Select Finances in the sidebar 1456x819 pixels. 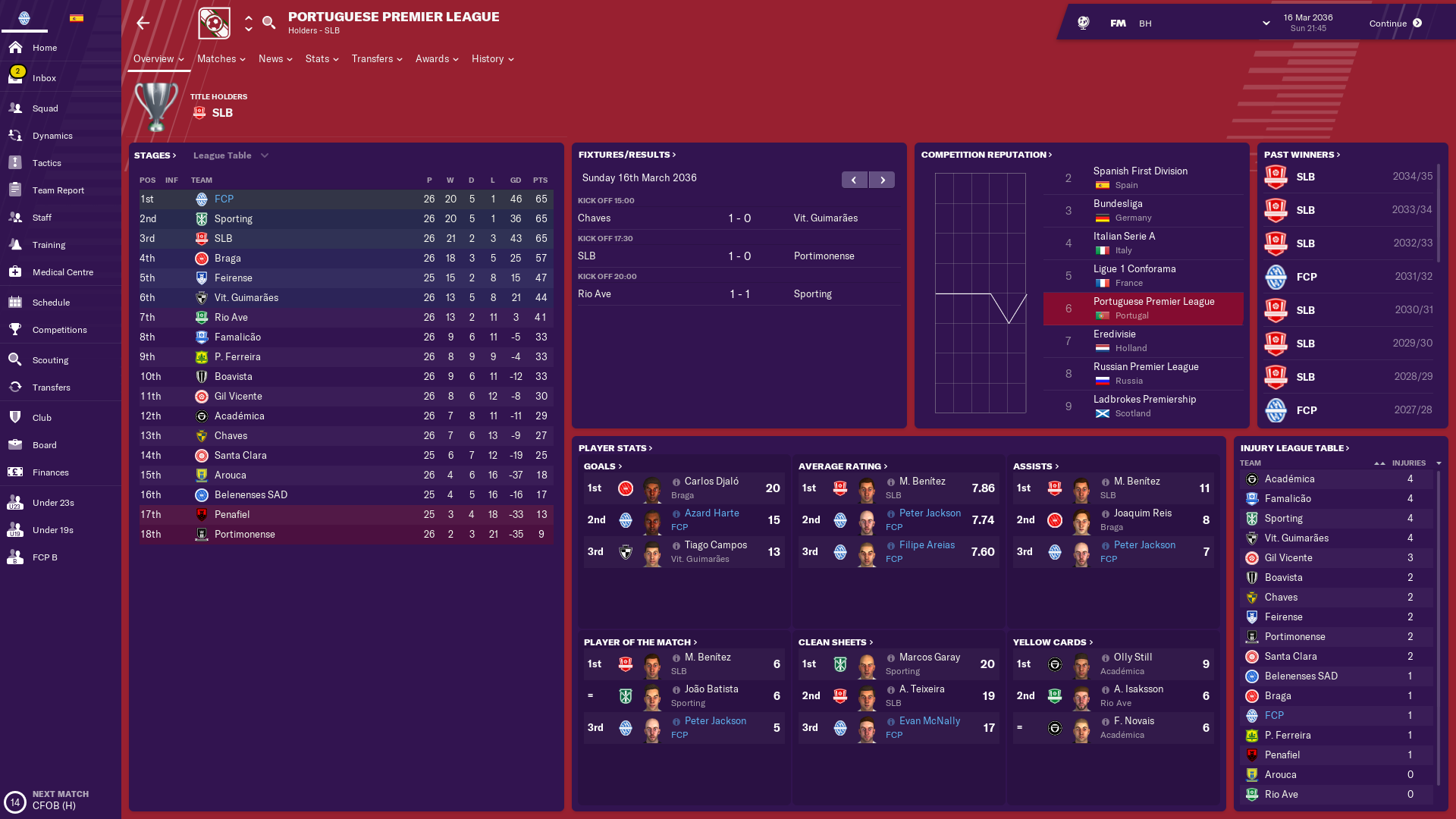tap(50, 472)
